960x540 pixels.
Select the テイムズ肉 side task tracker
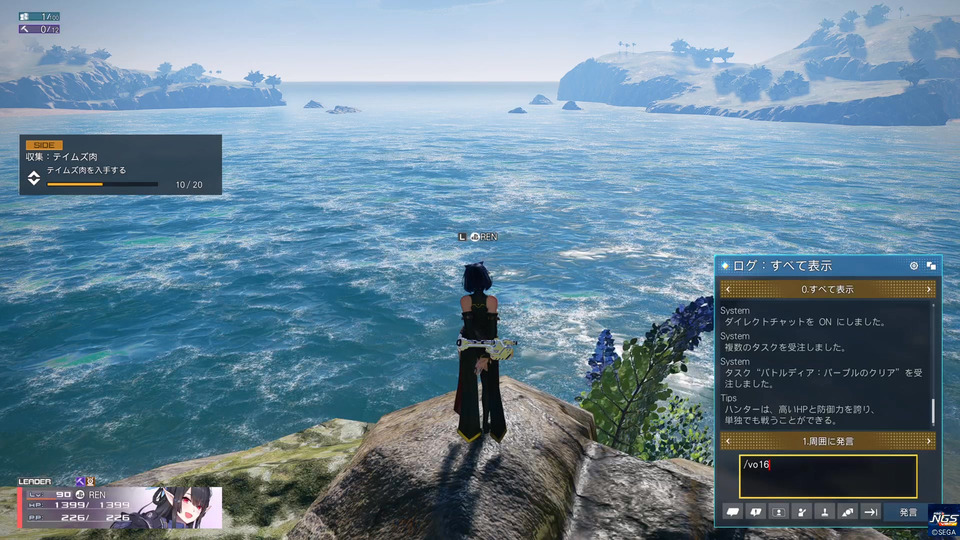(x=120, y=165)
